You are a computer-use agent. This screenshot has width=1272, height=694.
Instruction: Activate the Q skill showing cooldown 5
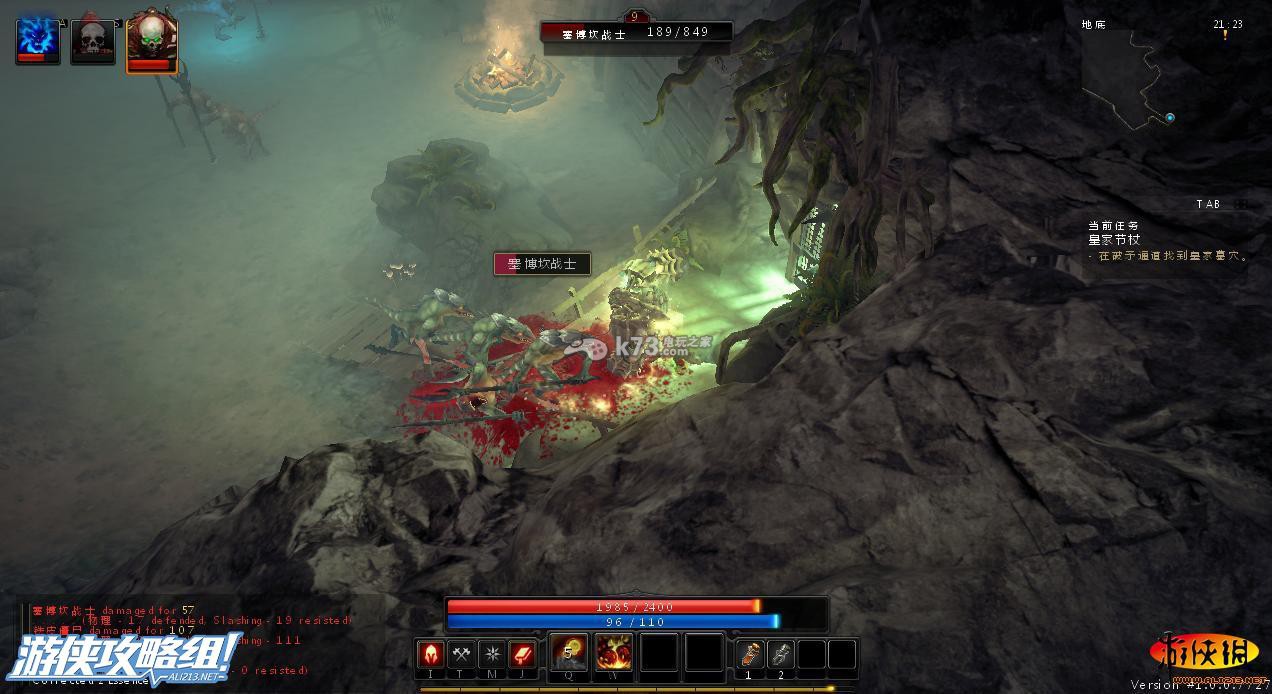pos(569,653)
